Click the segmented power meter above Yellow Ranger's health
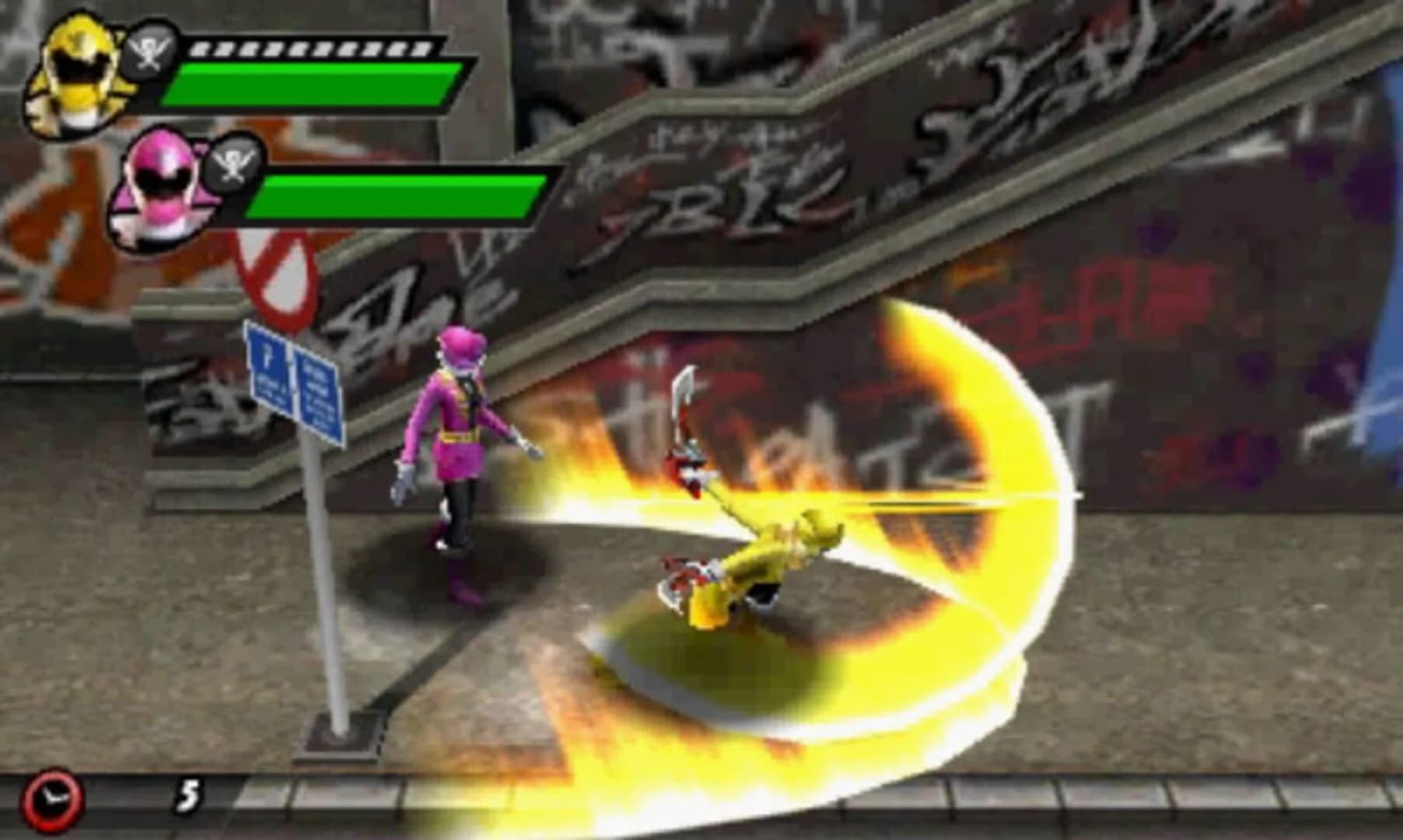Viewport: 1403px width, 840px height. coord(311,48)
